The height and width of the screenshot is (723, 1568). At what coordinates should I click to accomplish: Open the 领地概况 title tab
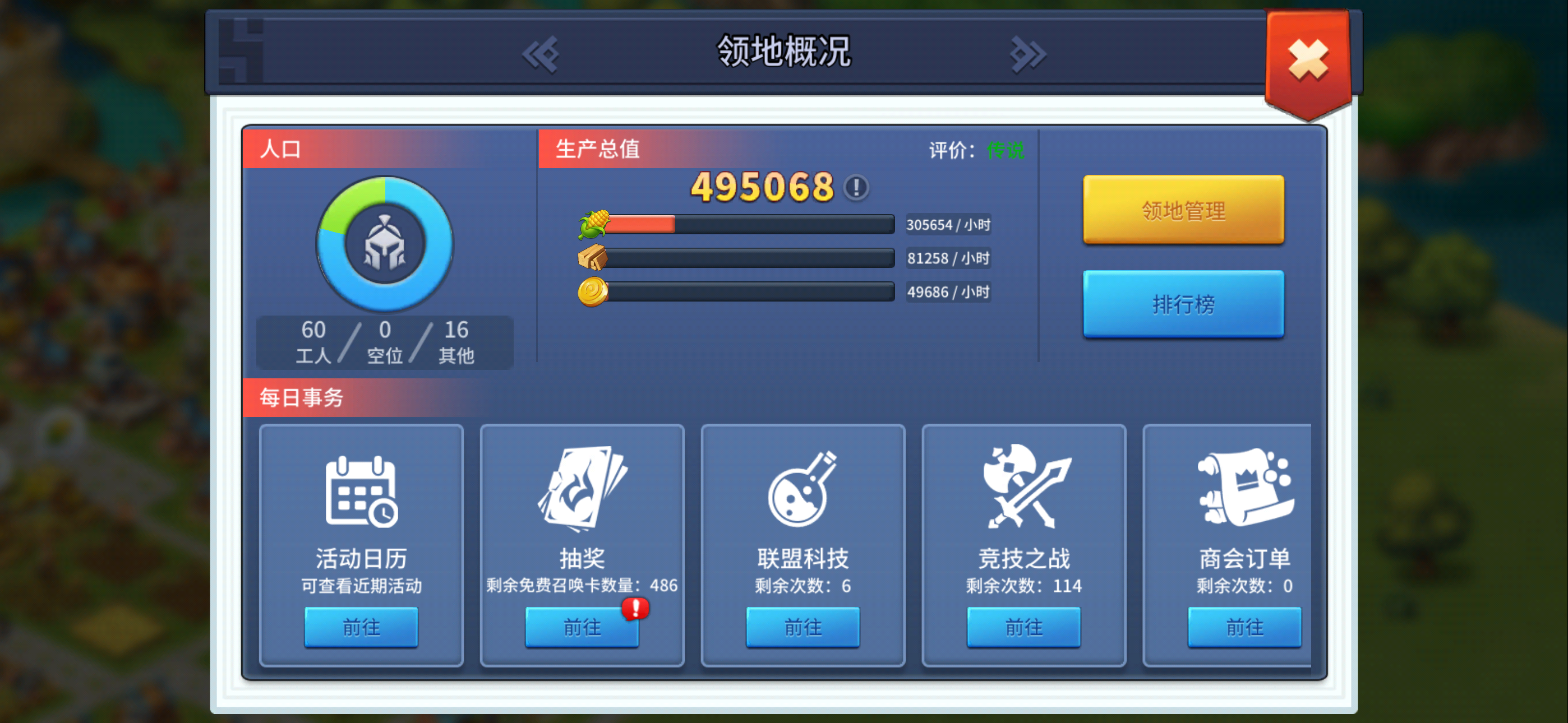click(x=784, y=52)
